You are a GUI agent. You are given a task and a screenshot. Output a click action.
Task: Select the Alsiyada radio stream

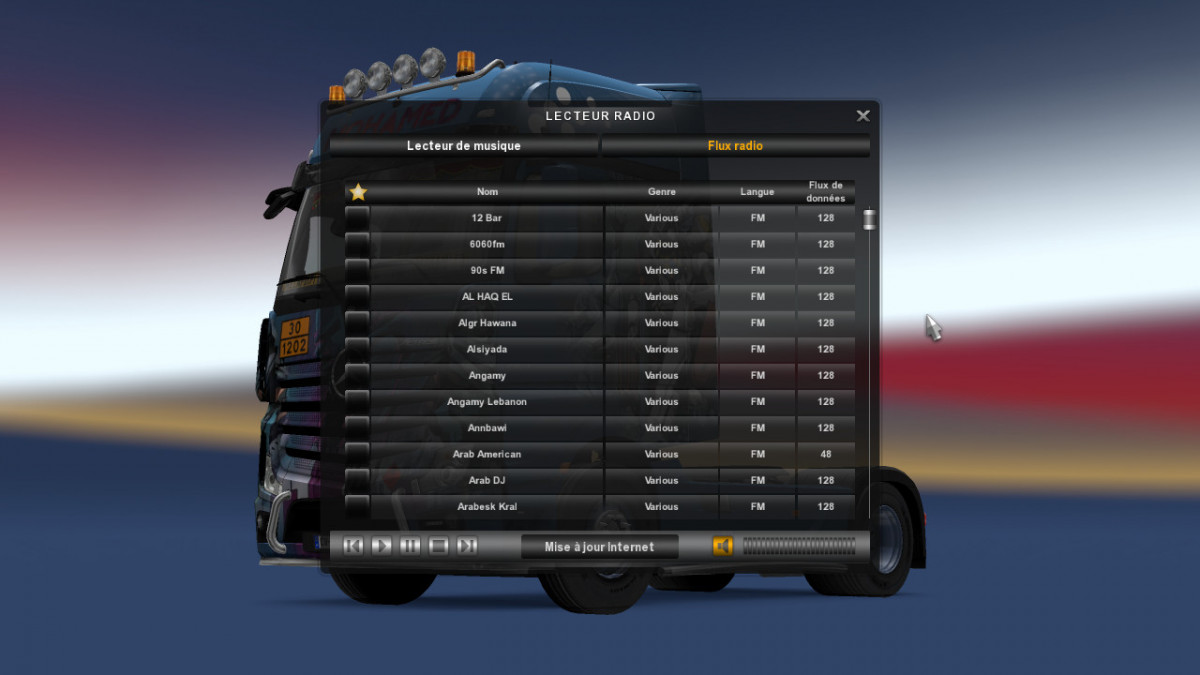click(x=487, y=349)
